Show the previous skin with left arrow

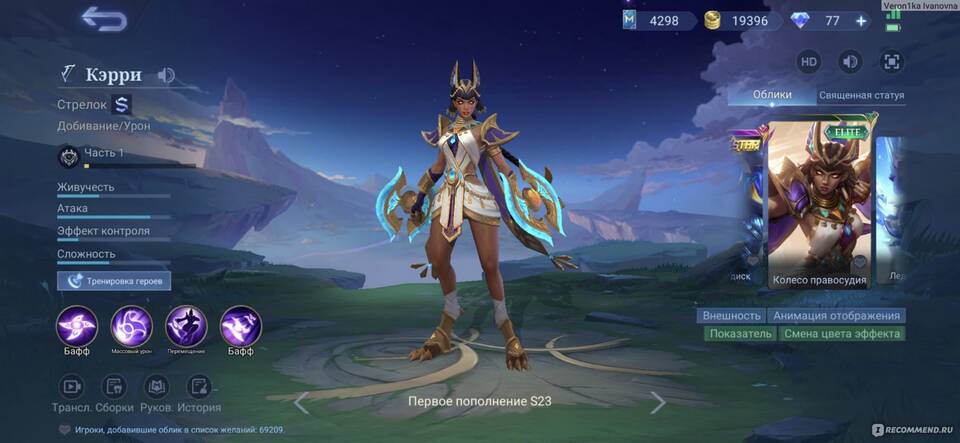(301, 402)
